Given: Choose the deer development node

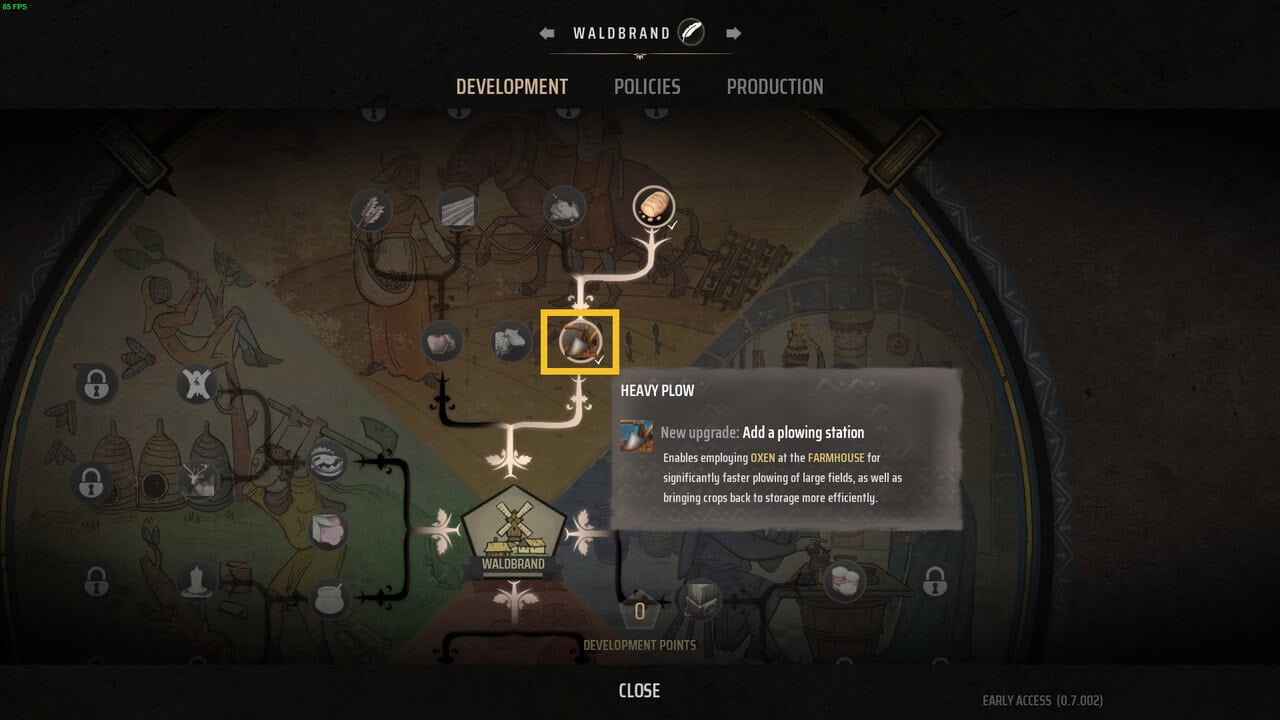Looking at the screenshot, I should (199, 482).
